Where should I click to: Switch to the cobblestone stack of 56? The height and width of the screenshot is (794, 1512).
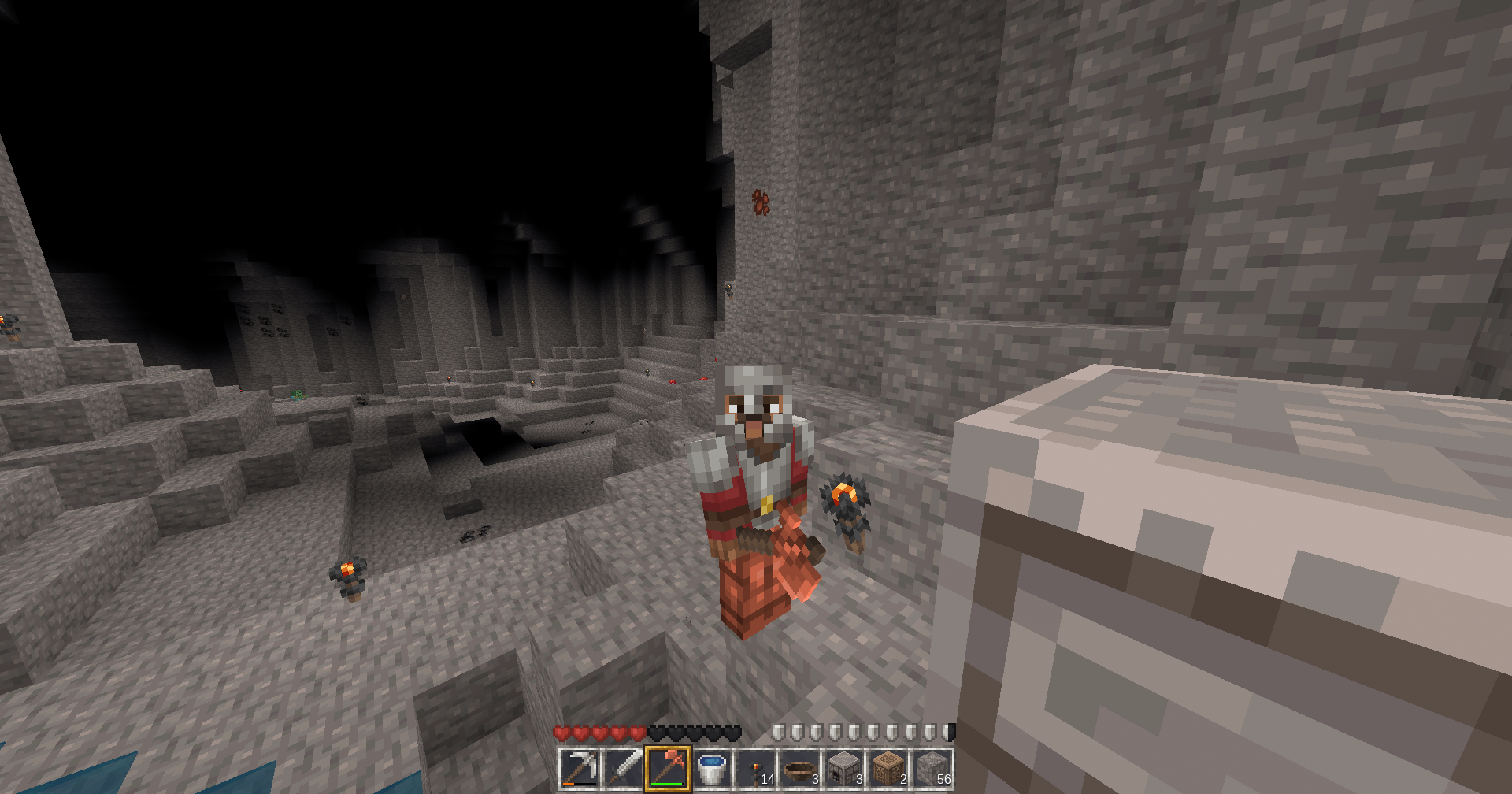click(932, 768)
